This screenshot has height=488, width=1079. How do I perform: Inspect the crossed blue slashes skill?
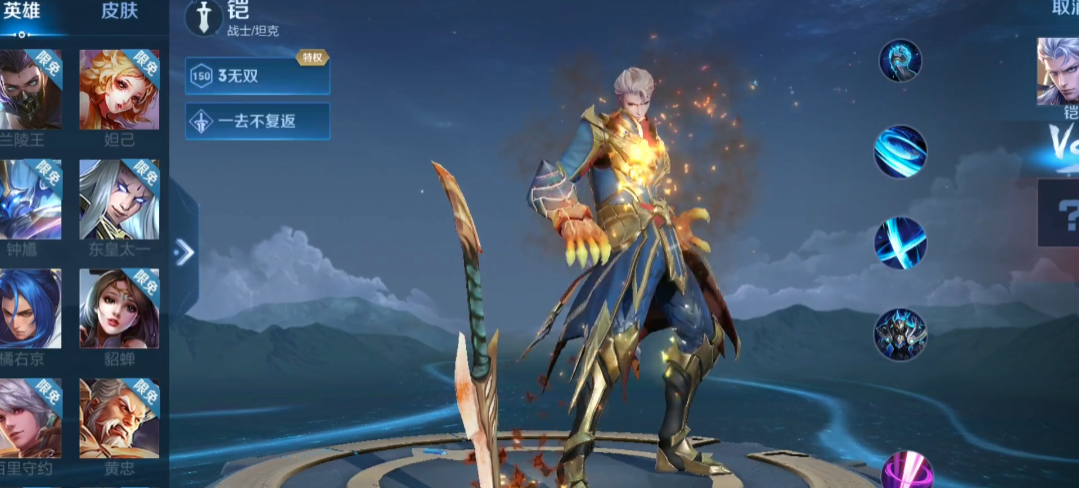(900, 243)
